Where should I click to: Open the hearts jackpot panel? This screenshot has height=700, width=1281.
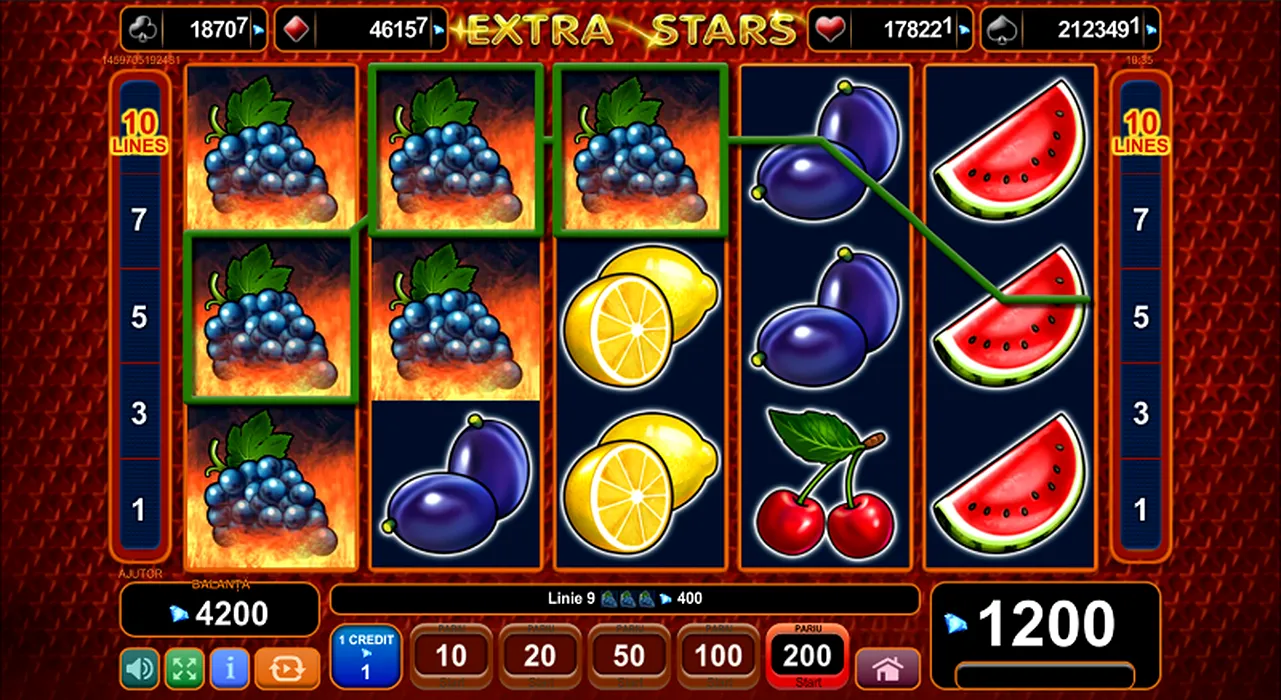point(890,29)
